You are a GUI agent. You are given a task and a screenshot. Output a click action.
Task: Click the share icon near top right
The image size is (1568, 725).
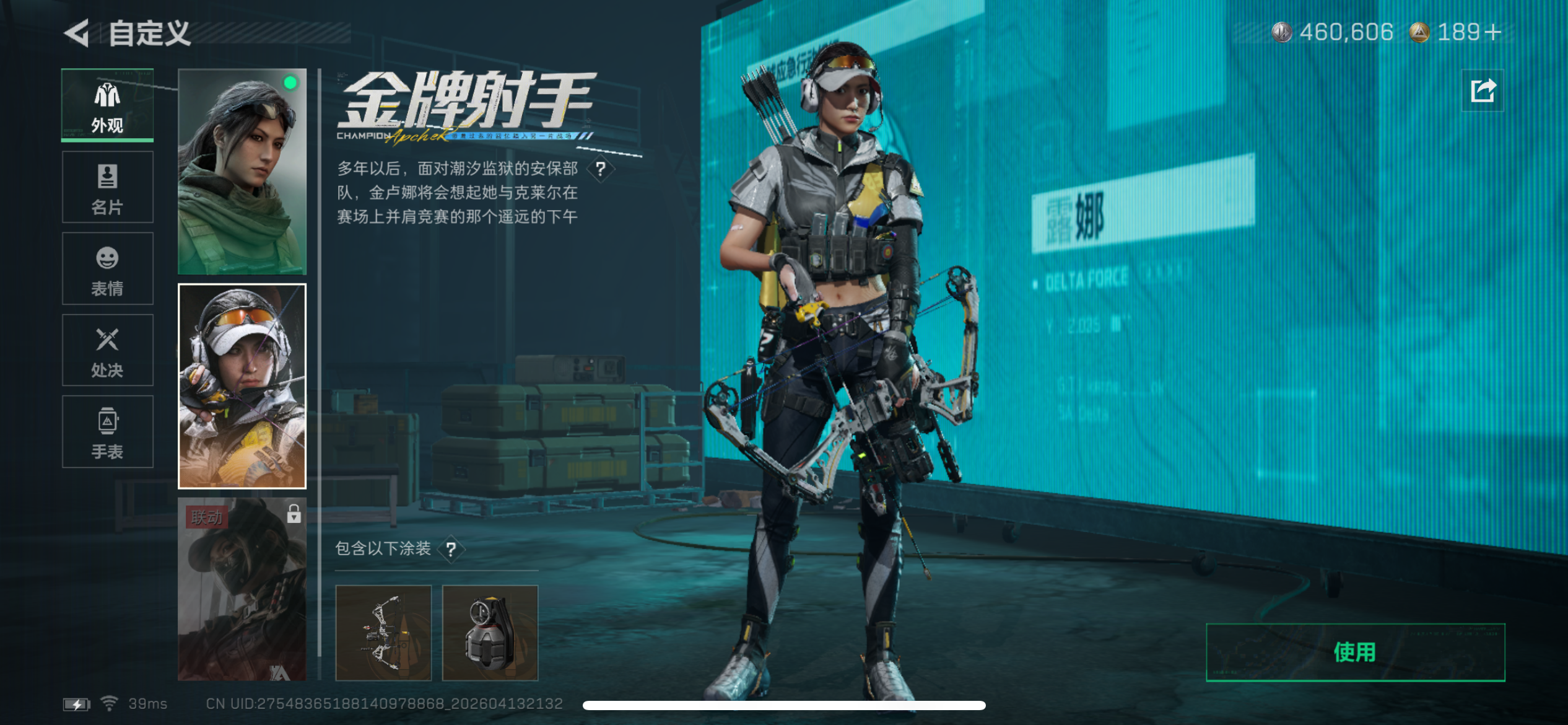1483,90
